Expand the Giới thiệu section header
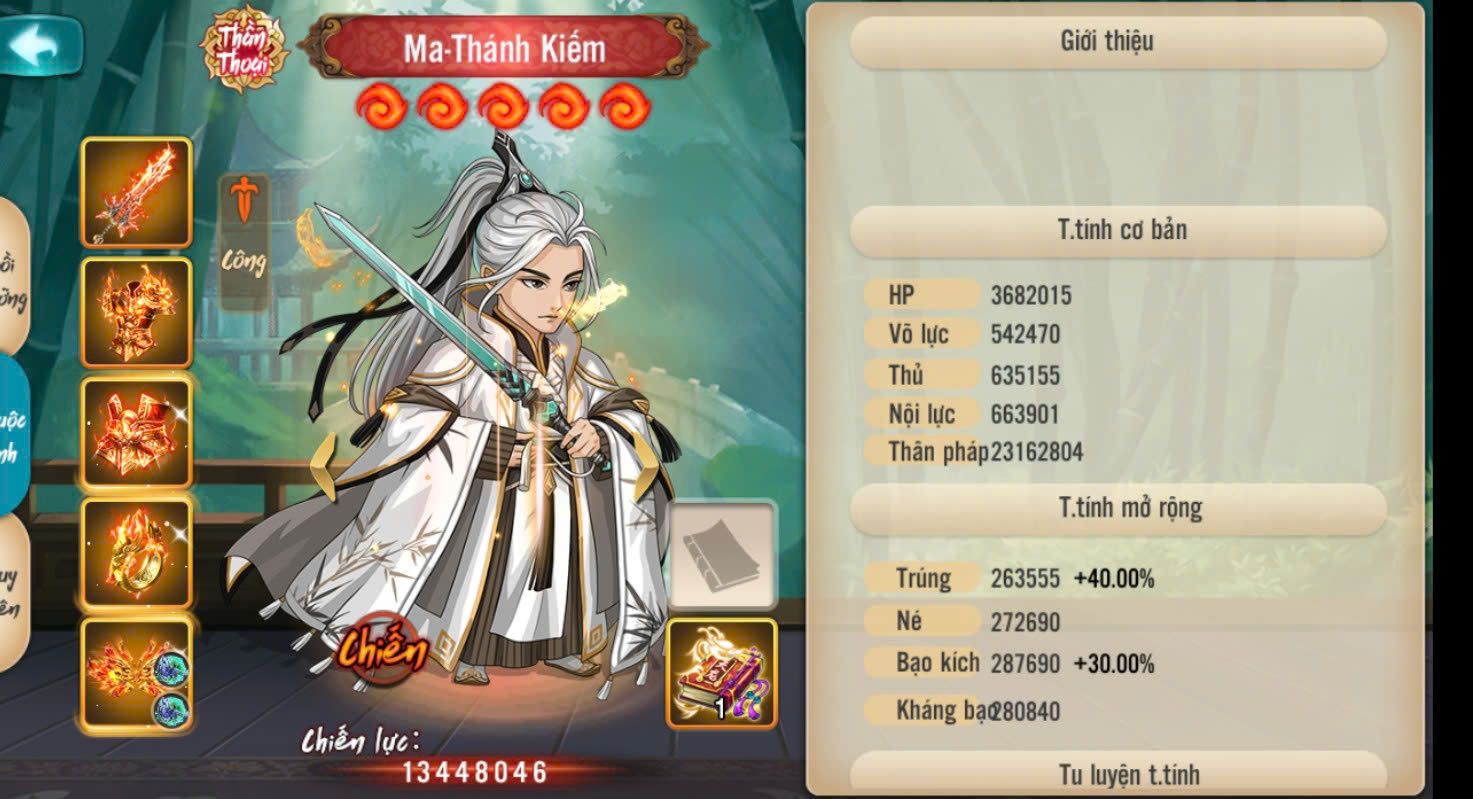1473x799 pixels. pos(1119,42)
